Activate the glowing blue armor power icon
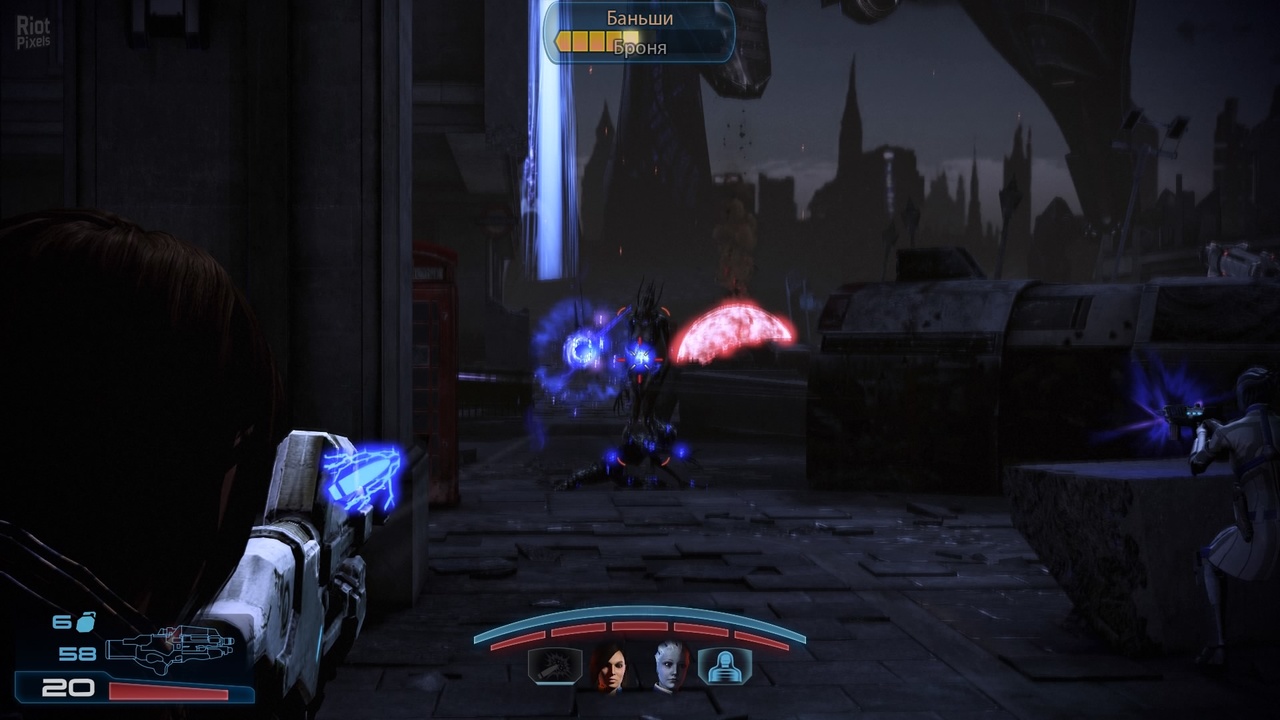1280x720 pixels. [x=724, y=666]
